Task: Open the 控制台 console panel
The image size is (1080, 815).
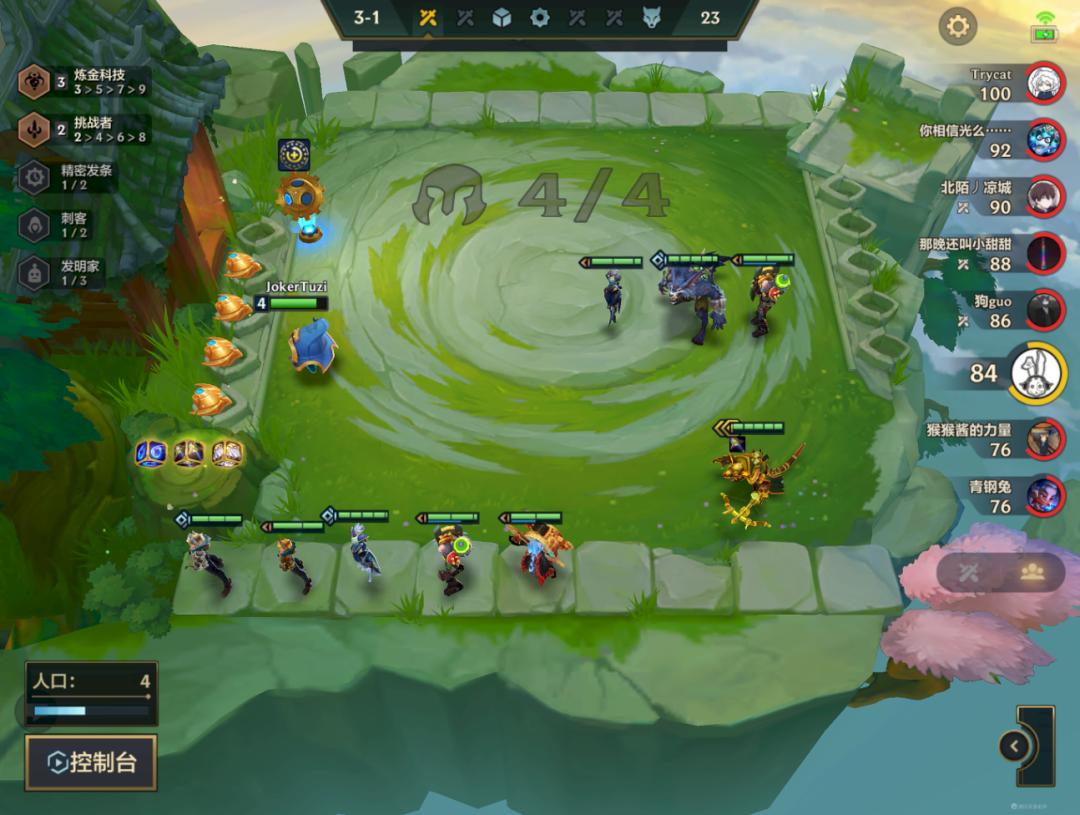Action: (x=91, y=763)
